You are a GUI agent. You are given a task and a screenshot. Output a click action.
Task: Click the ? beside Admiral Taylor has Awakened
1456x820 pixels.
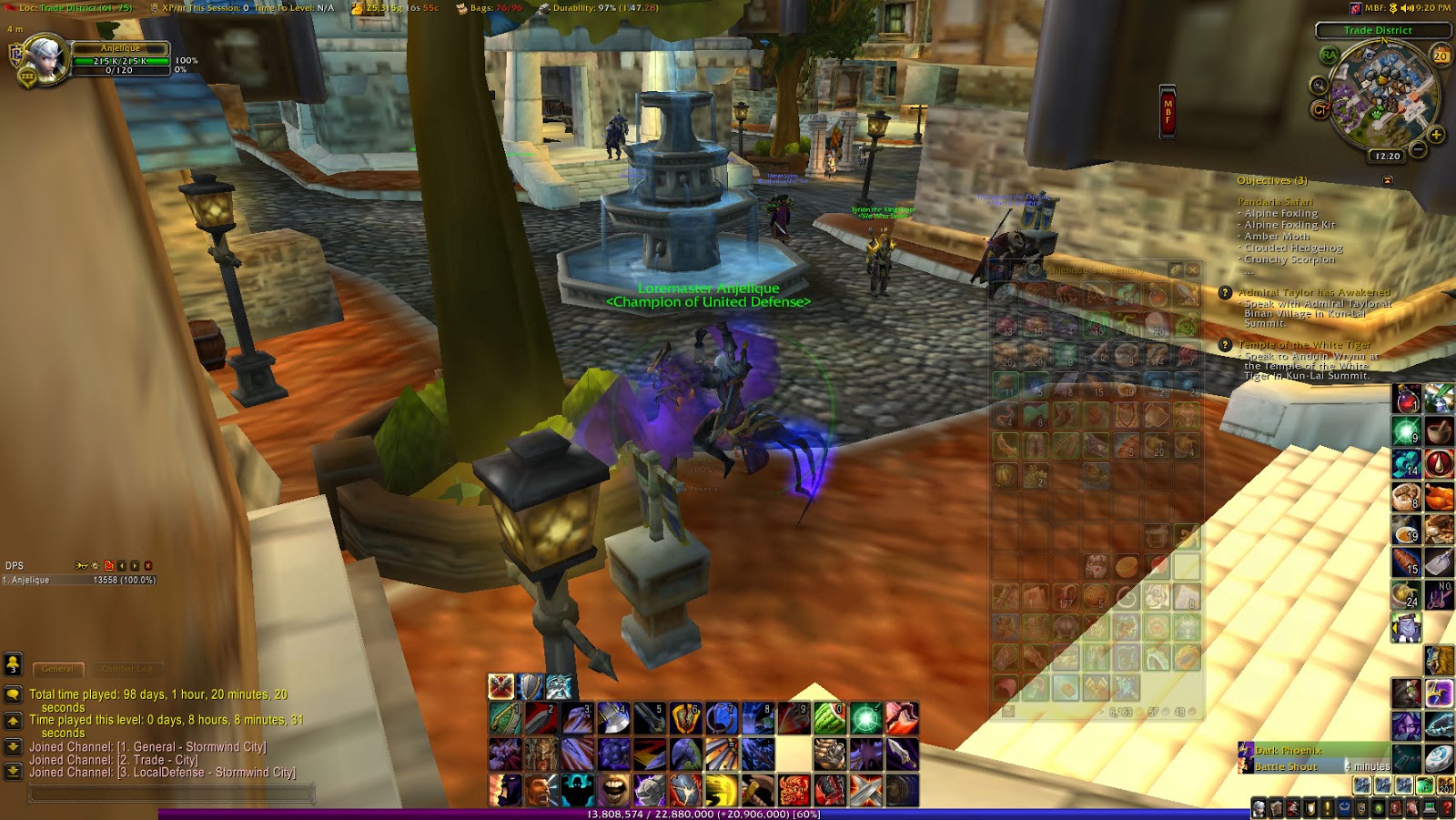1224,292
